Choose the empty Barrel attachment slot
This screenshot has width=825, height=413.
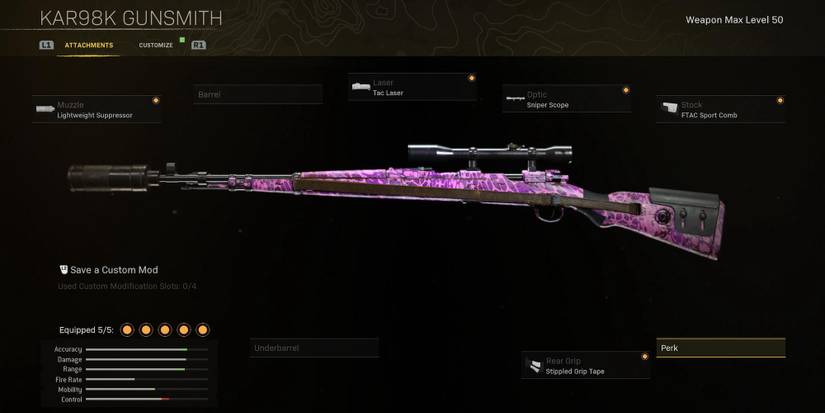pyautogui.click(x=258, y=94)
